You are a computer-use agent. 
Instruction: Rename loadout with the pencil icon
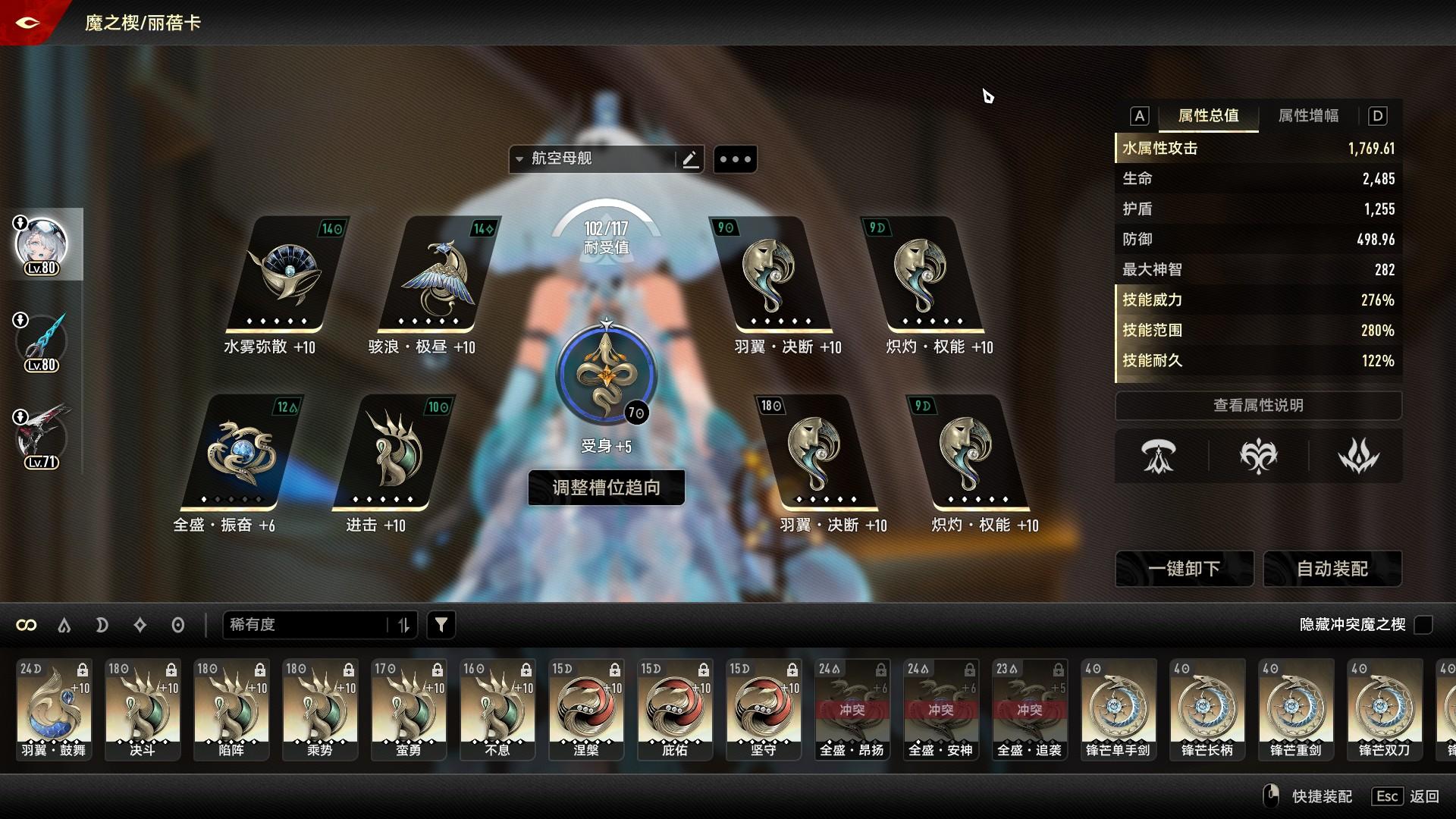[x=689, y=159]
